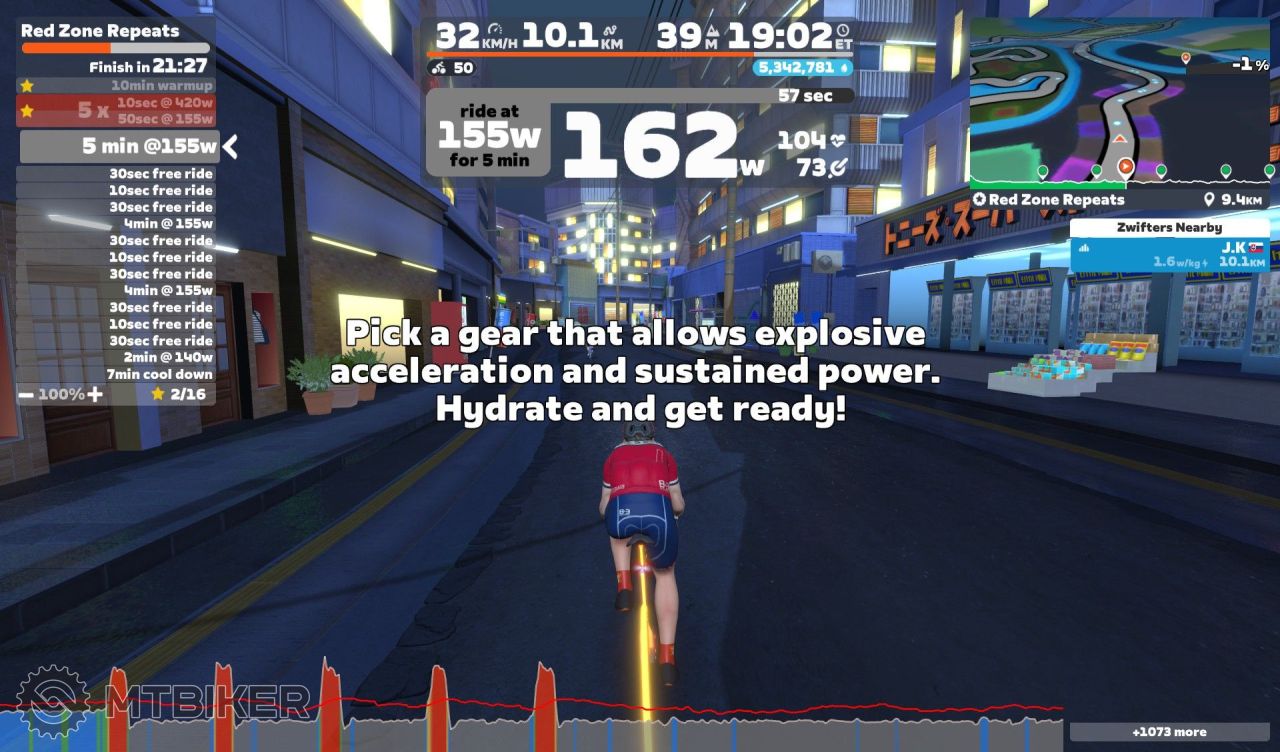
Task: Increase workout intensity with the plus button
Action: 94,394
